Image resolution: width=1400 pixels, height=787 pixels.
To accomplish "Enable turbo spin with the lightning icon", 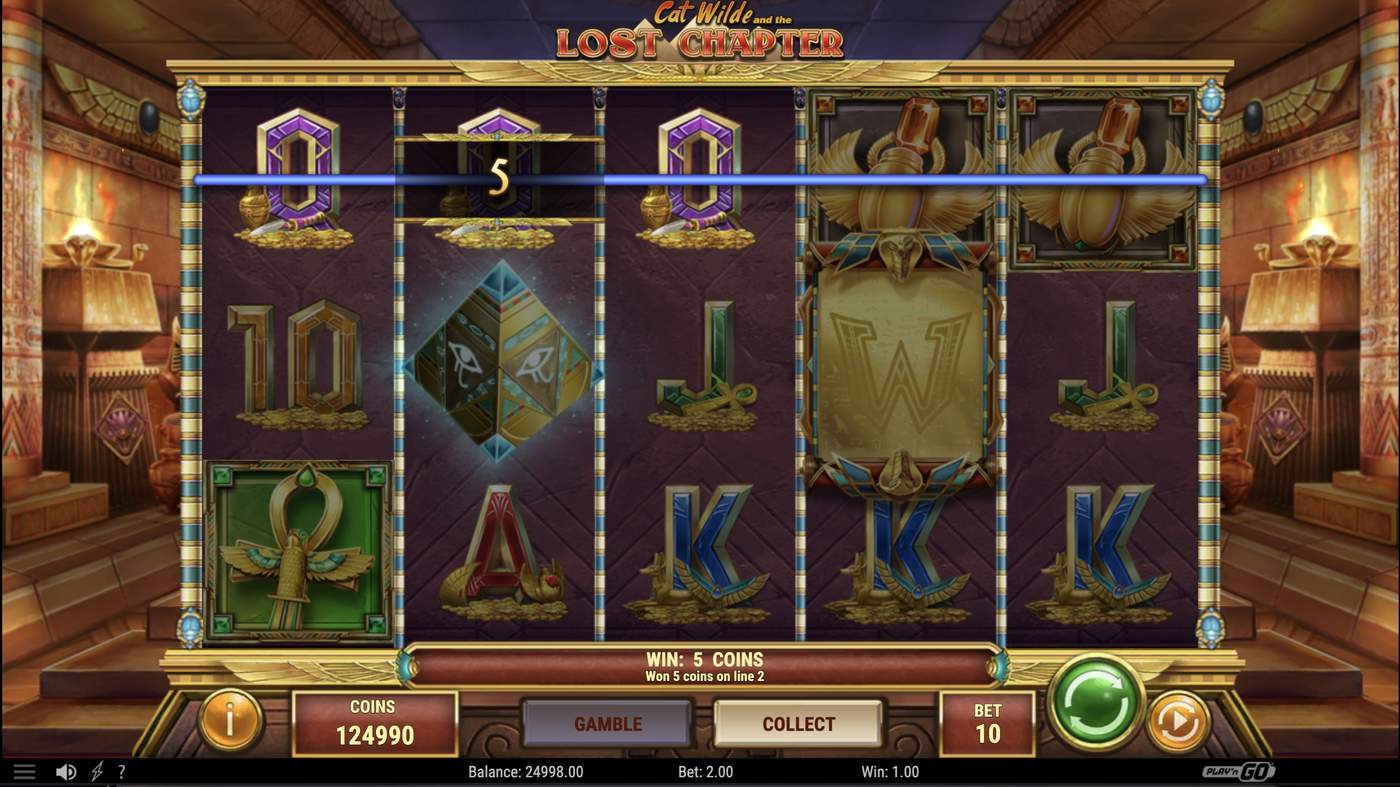I will (95, 769).
